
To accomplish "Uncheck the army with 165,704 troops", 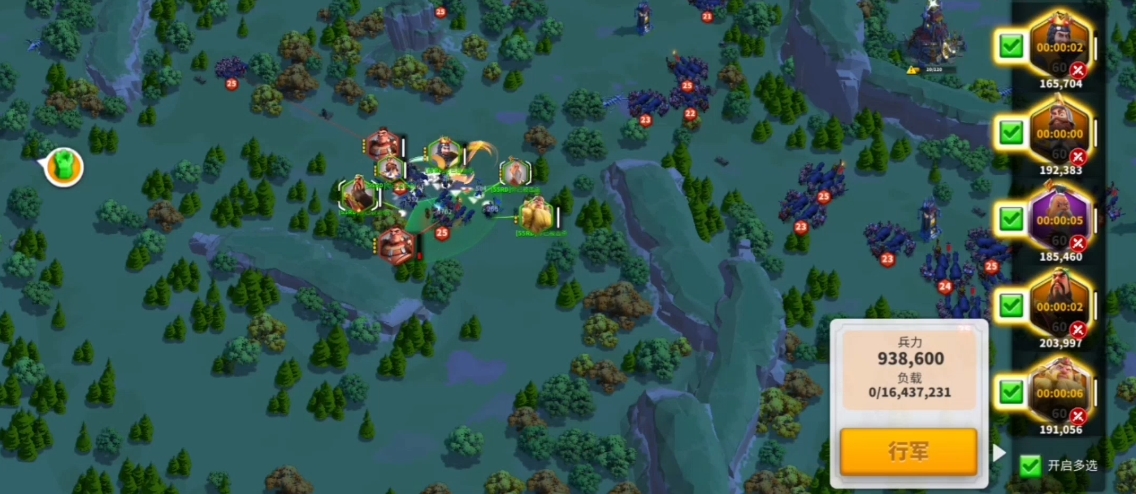I will (1011, 46).
